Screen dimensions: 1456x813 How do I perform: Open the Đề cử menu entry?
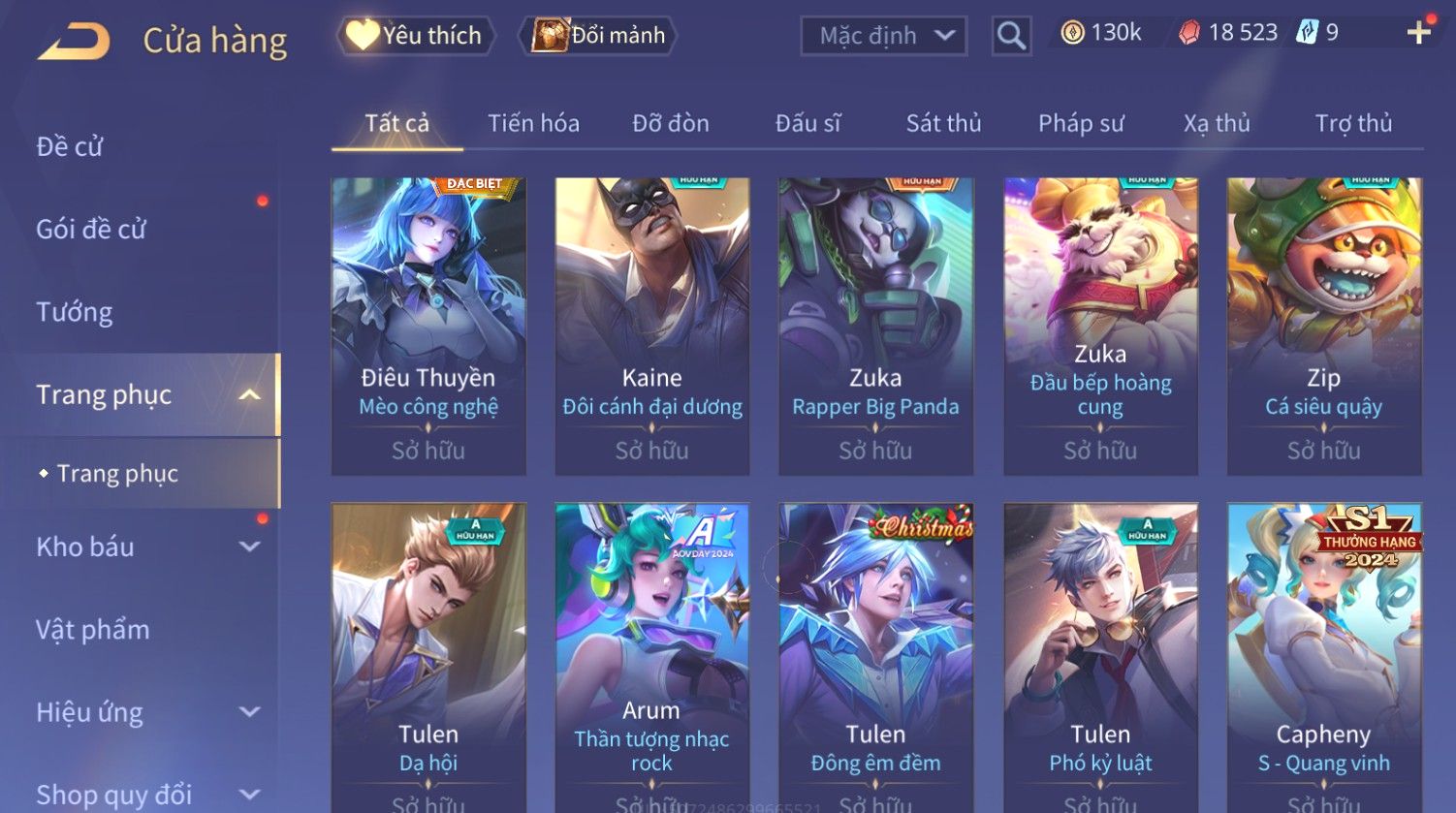(70, 146)
